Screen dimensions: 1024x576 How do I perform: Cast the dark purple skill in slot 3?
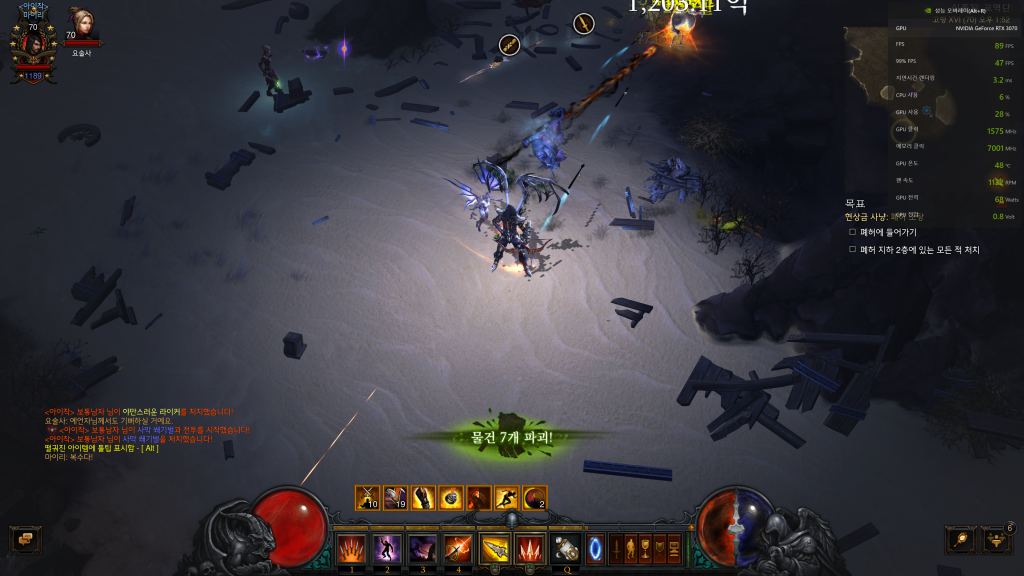[422, 548]
